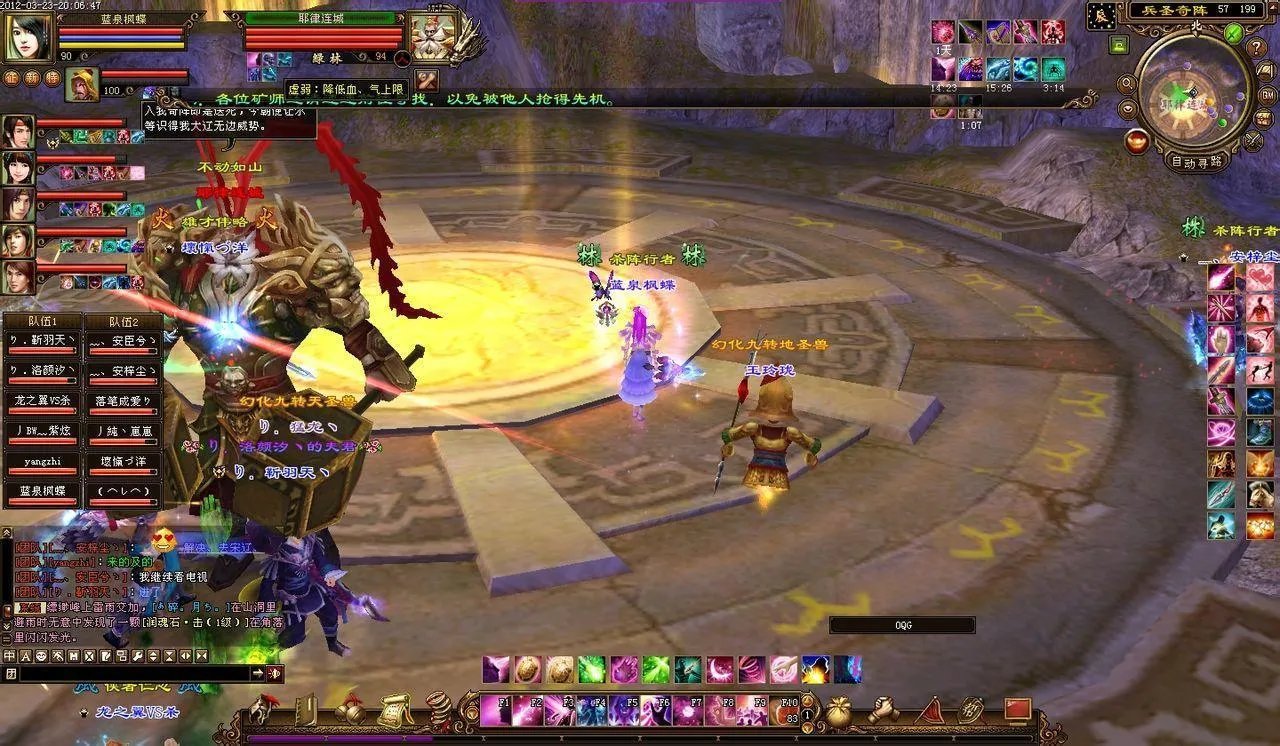Select the crossed swords icon by minimap
This screenshot has width=1280, height=746.
click(1254, 141)
